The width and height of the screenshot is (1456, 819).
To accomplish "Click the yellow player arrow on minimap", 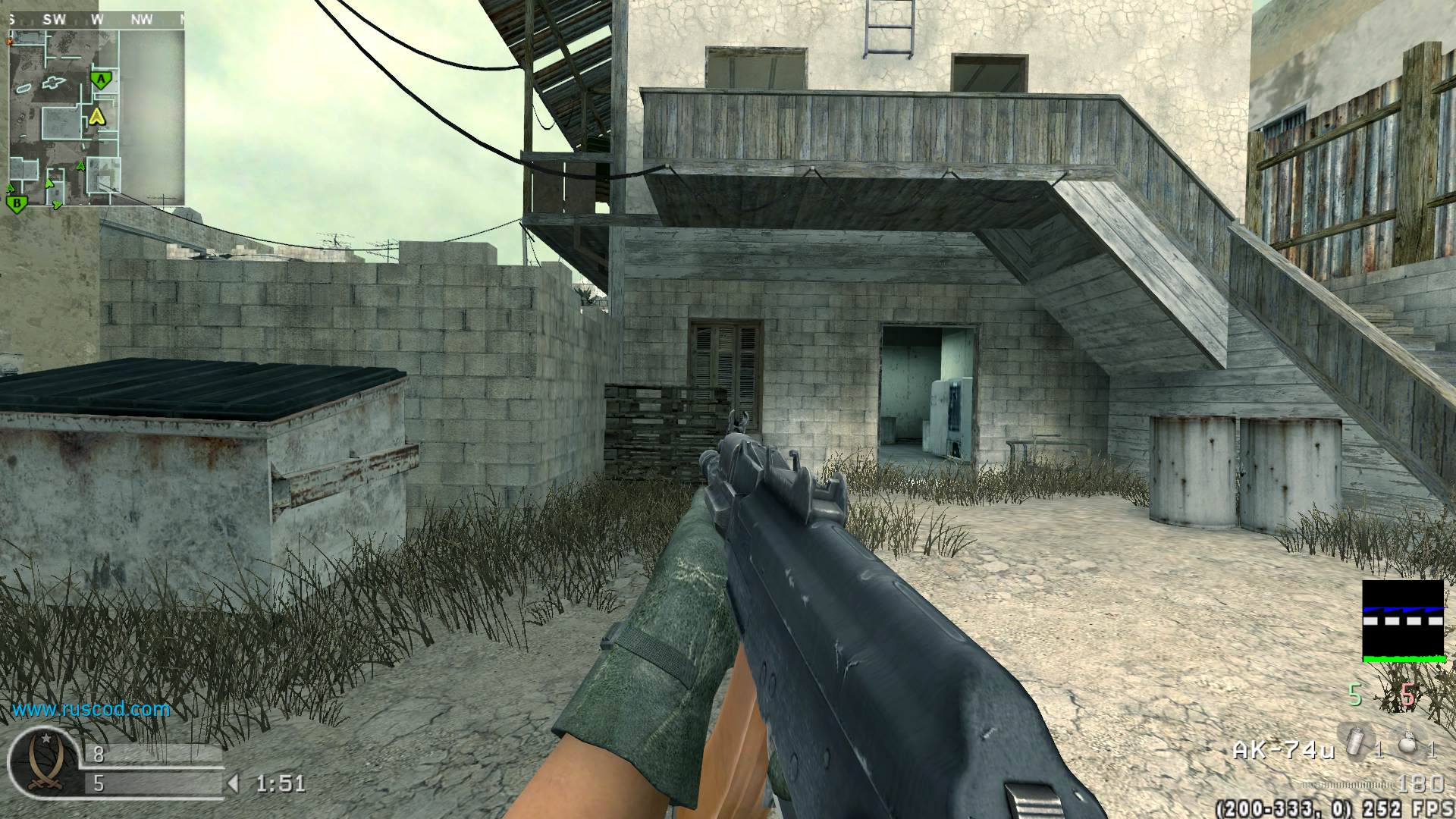I will pos(96,116).
